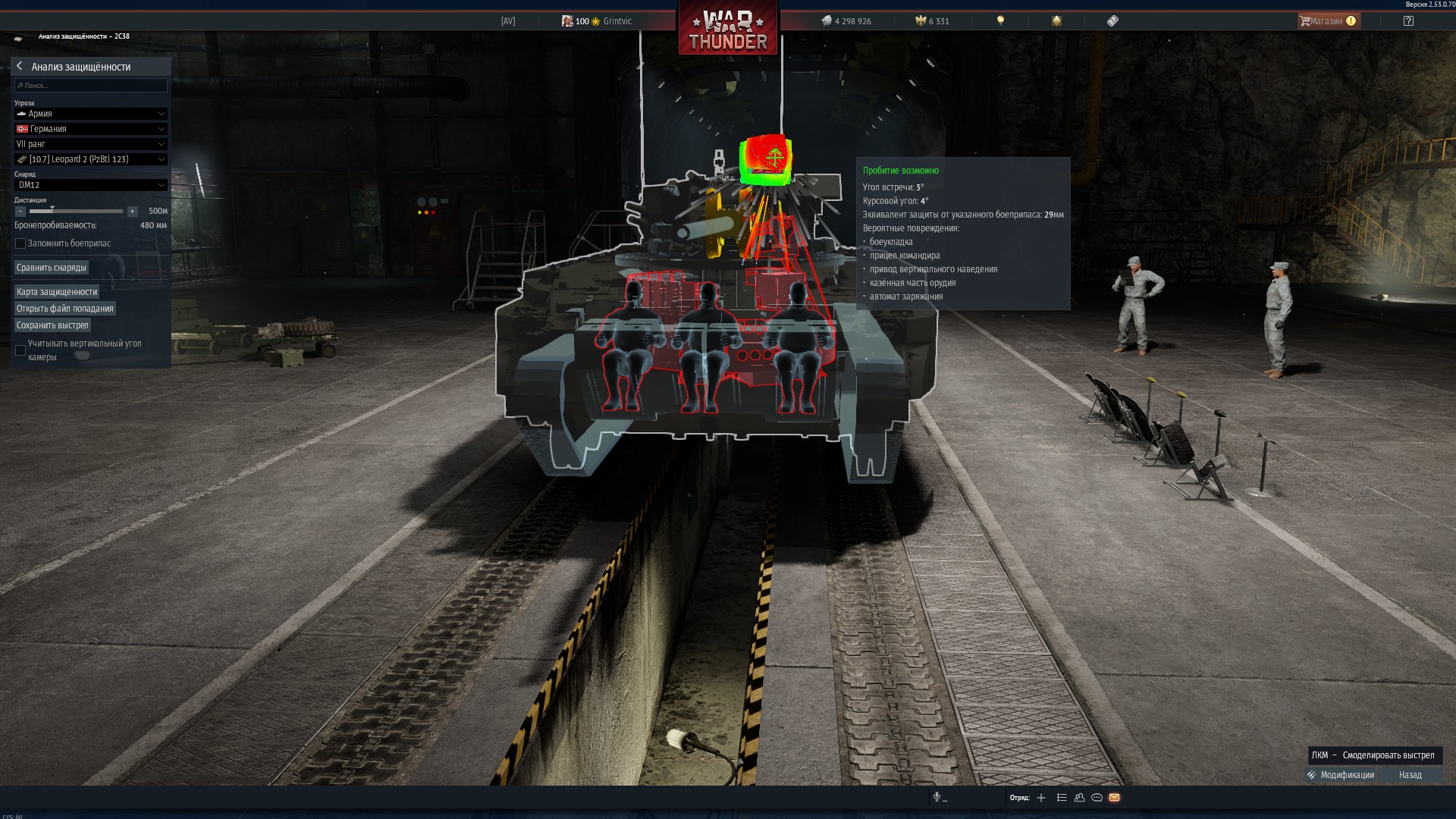Toggle the Запомнить боеприпас checkbox
The image size is (1456, 819).
click(x=20, y=243)
